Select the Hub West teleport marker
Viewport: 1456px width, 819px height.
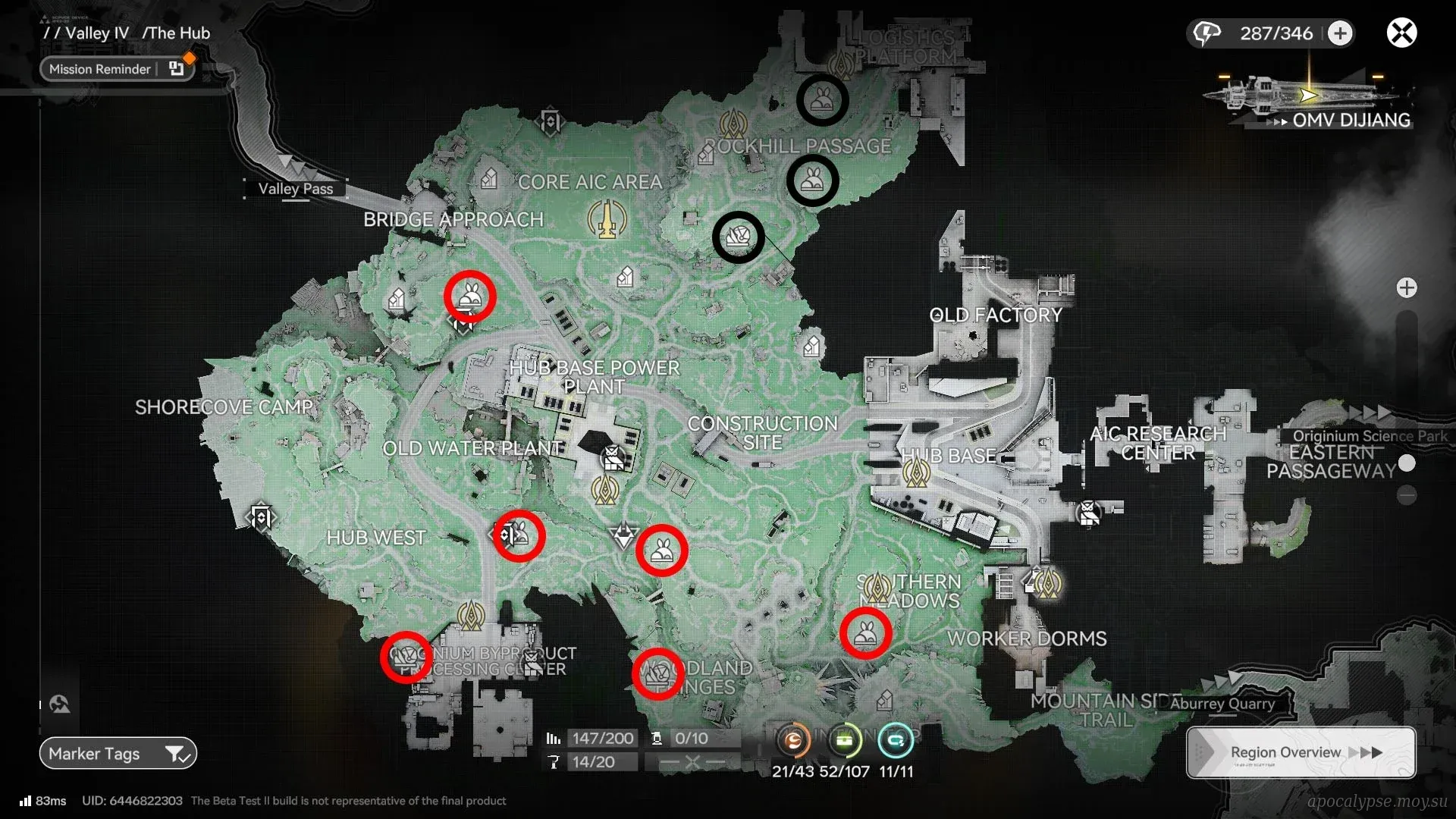pos(261,519)
